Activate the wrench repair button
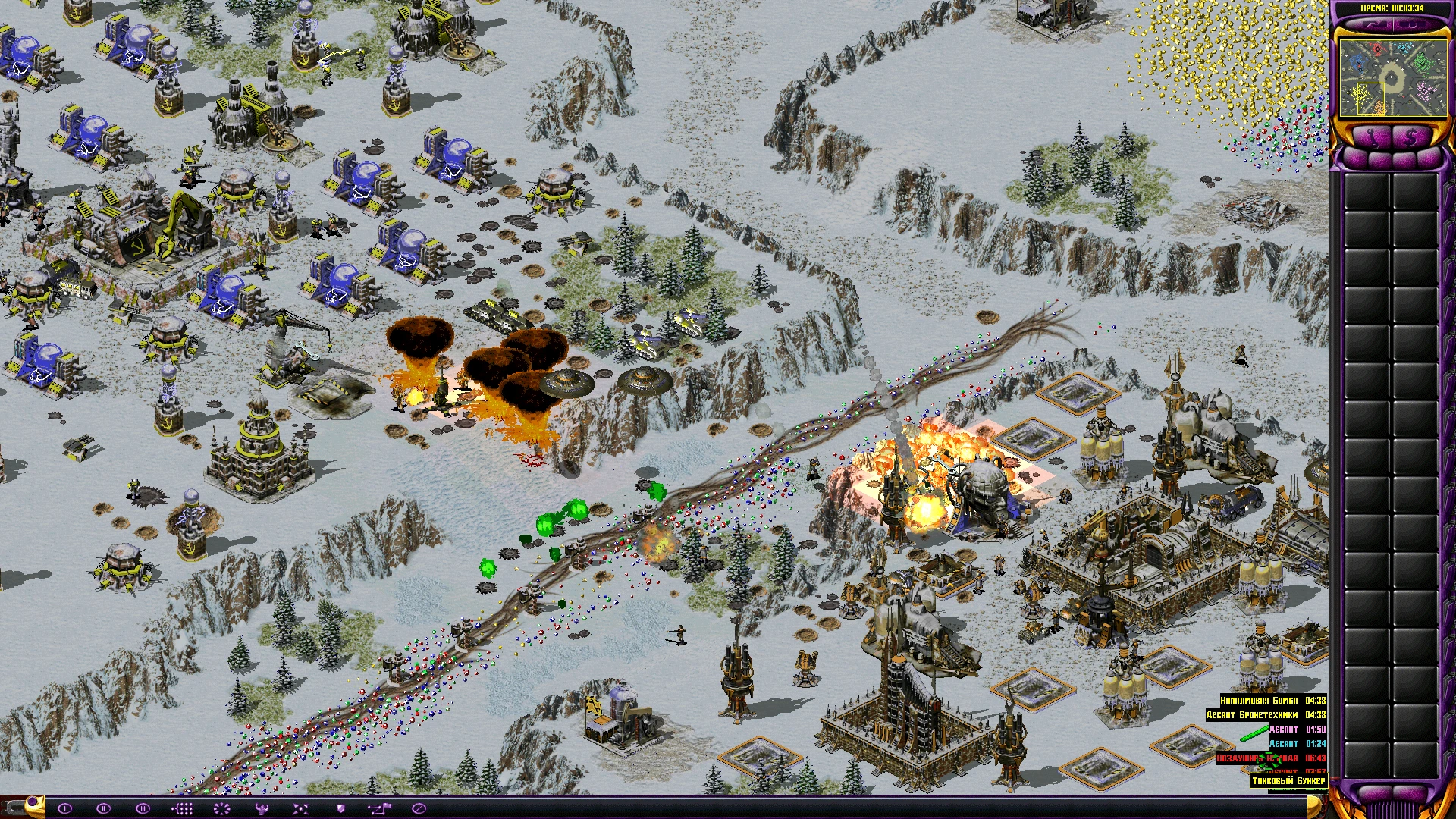 (1373, 138)
